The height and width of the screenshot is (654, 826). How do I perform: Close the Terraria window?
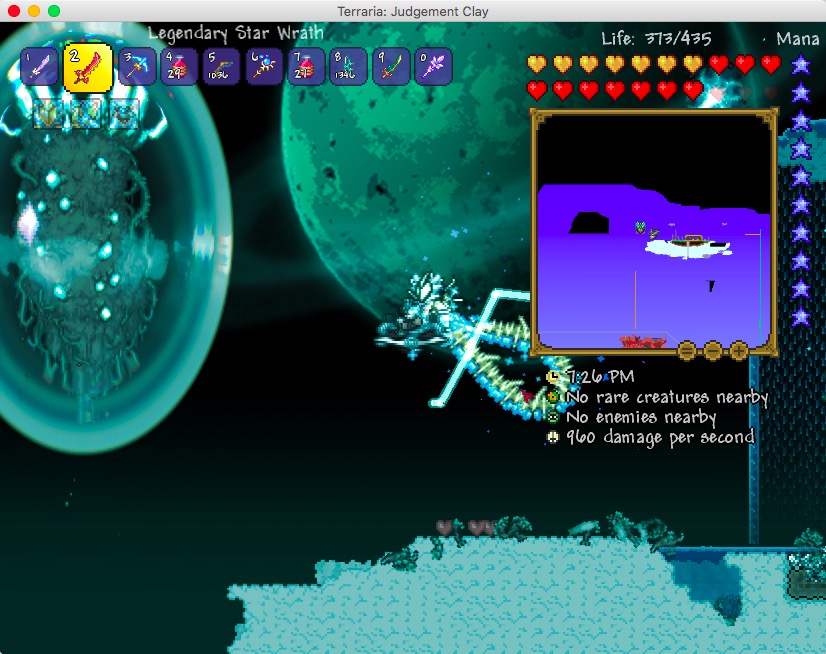(14, 10)
